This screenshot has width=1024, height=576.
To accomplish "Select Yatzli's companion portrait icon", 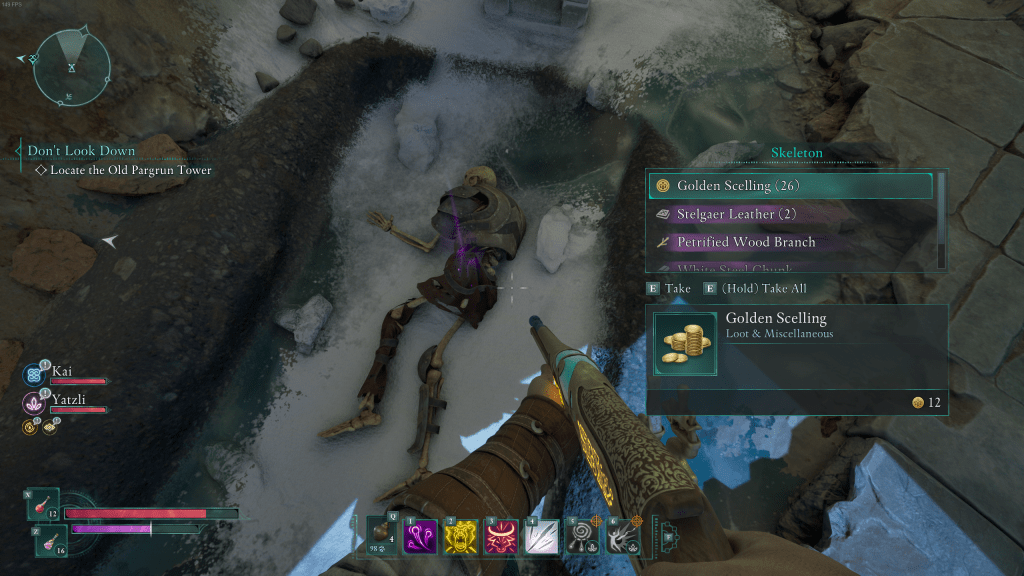I will [x=34, y=403].
